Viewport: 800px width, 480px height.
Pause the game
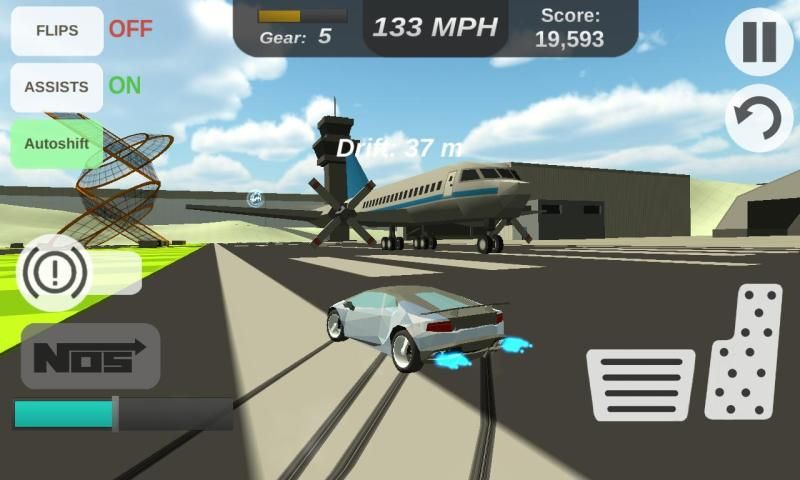pos(759,42)
